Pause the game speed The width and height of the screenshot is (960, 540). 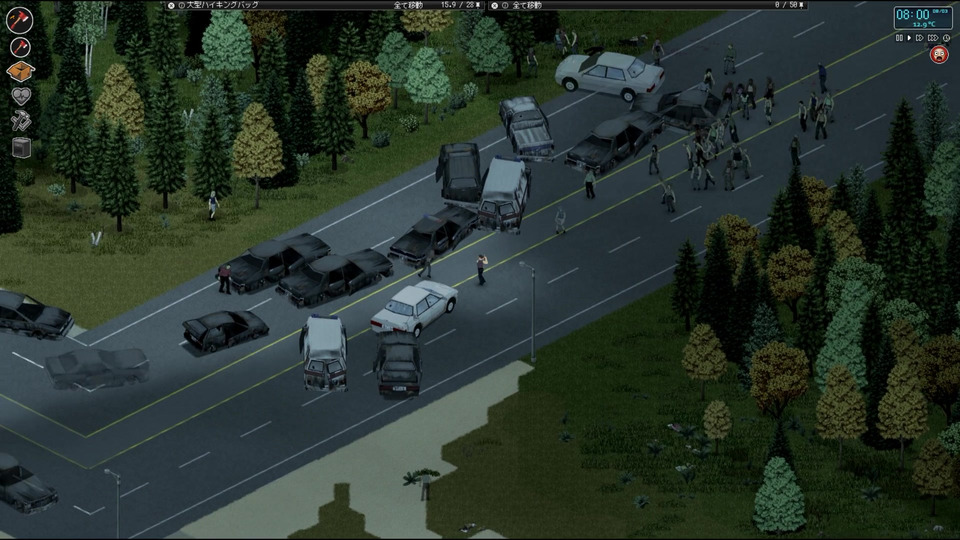[x=899, y=38]
